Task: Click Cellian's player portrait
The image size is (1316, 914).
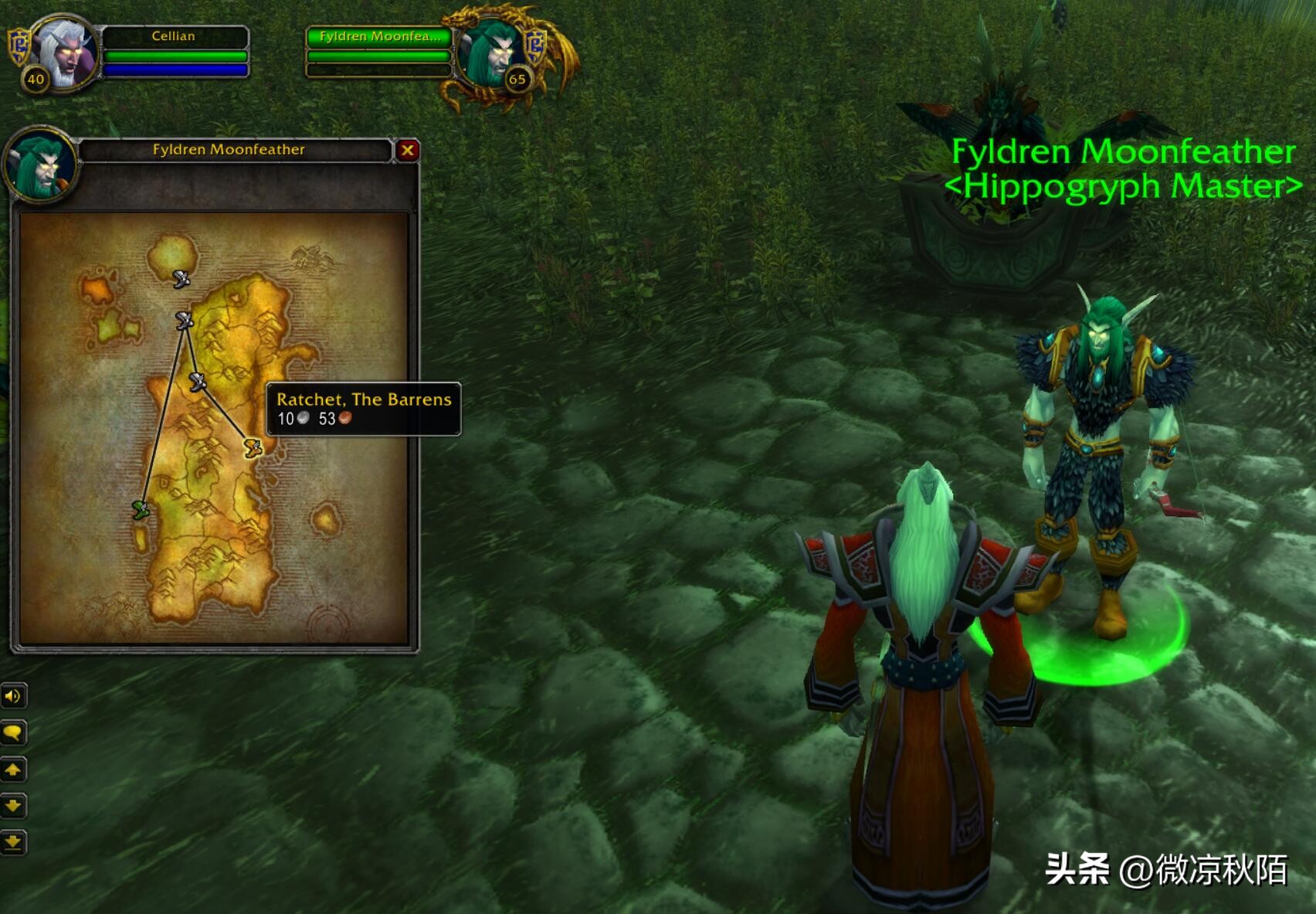Action: [66, 51]
